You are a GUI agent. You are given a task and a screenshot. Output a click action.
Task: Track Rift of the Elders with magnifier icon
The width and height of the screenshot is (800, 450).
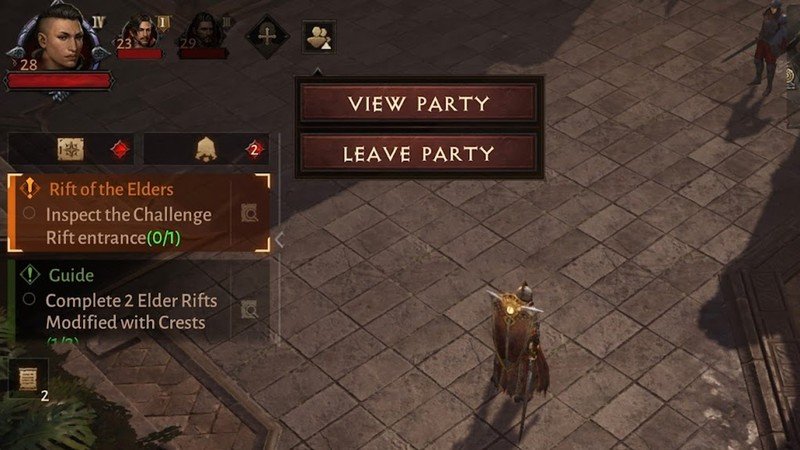pos(250,213)
